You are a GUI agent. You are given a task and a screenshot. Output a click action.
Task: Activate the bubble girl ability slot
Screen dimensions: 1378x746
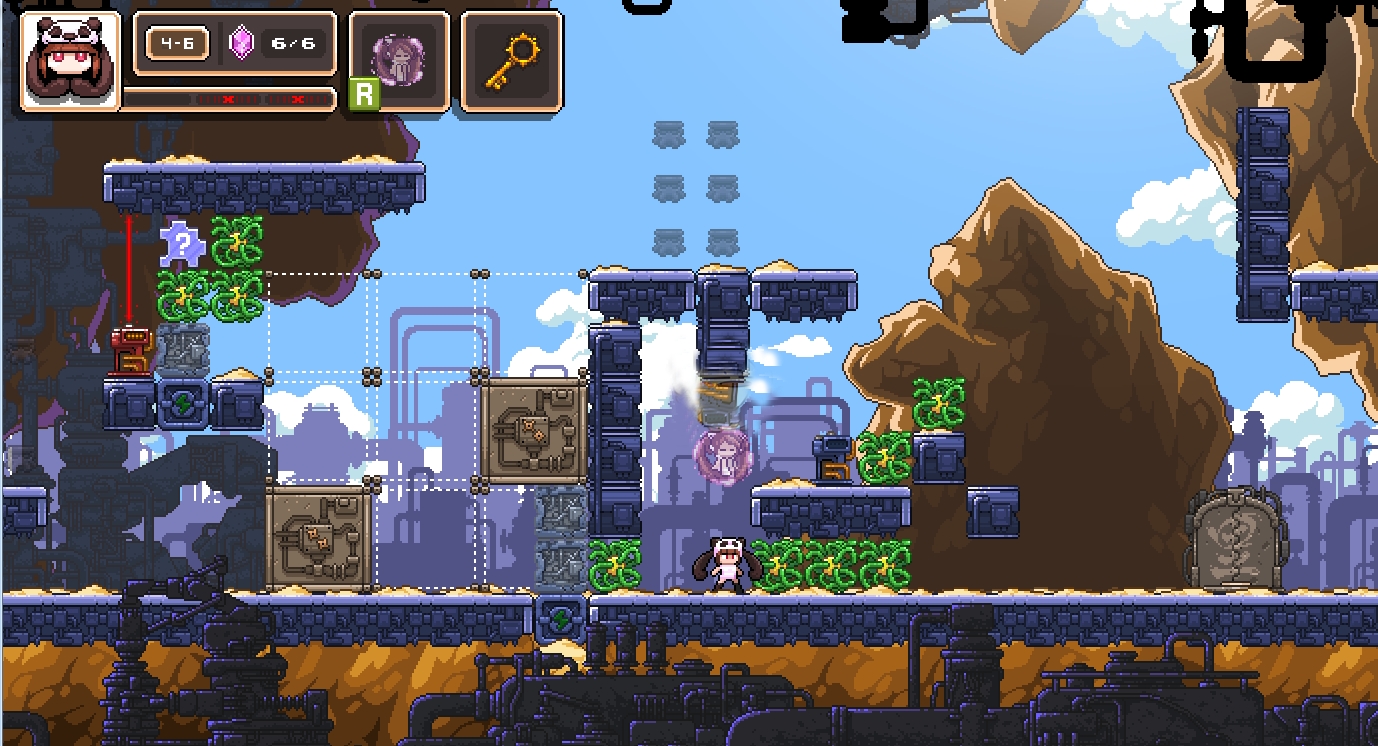click(399, 59)
